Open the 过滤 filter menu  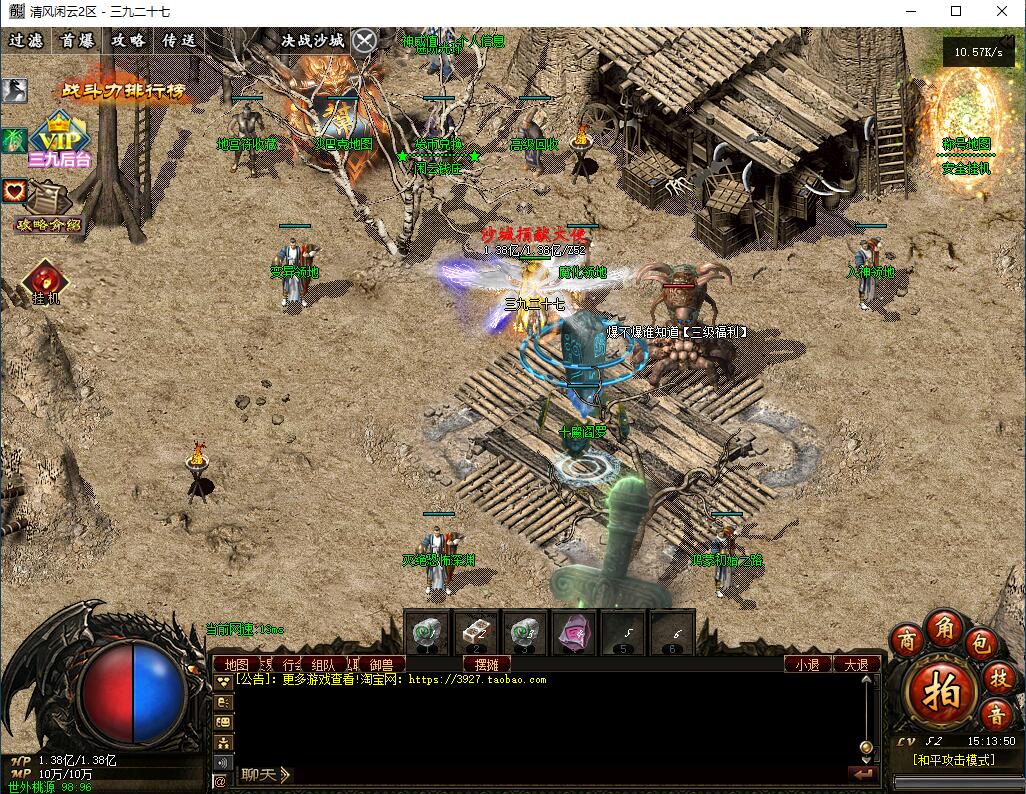click(26, 41)
